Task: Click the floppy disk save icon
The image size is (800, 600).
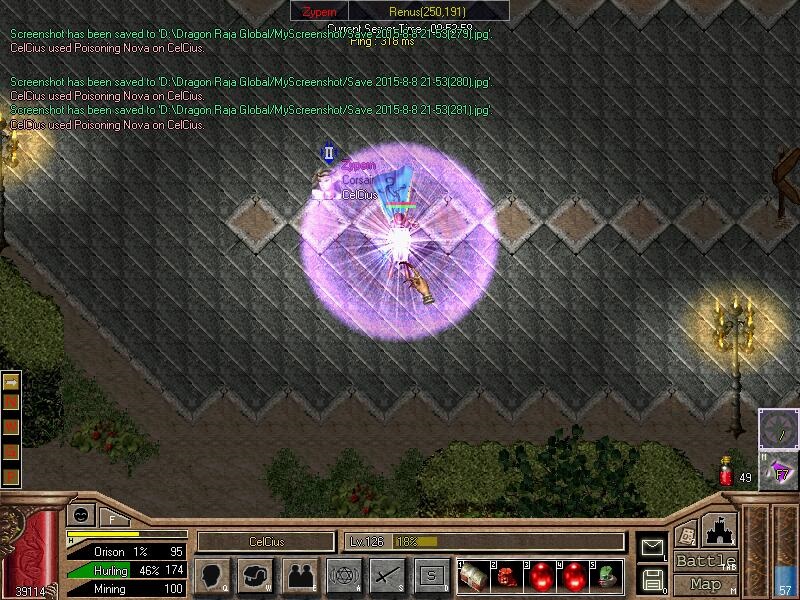Action: click(652, 578)
